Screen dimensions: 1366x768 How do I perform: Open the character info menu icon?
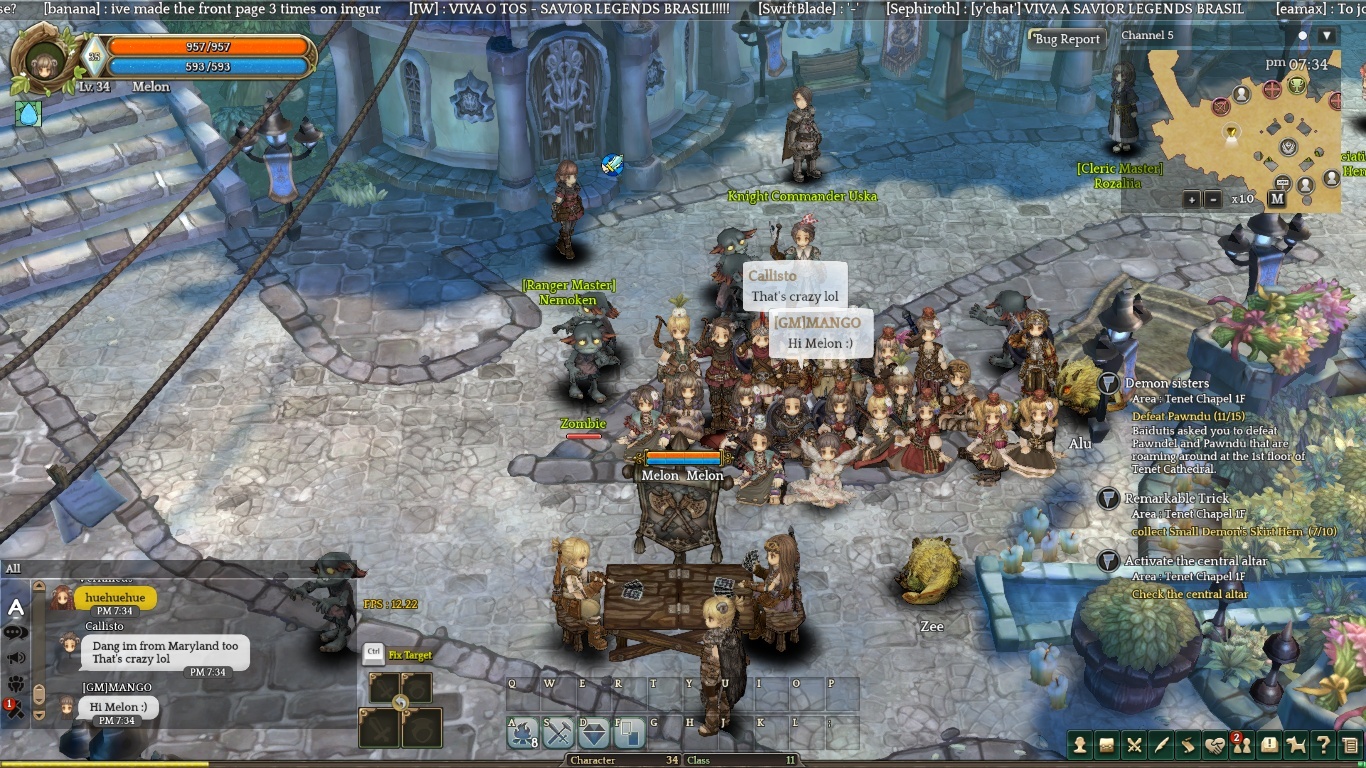[x=1080, y=744]
